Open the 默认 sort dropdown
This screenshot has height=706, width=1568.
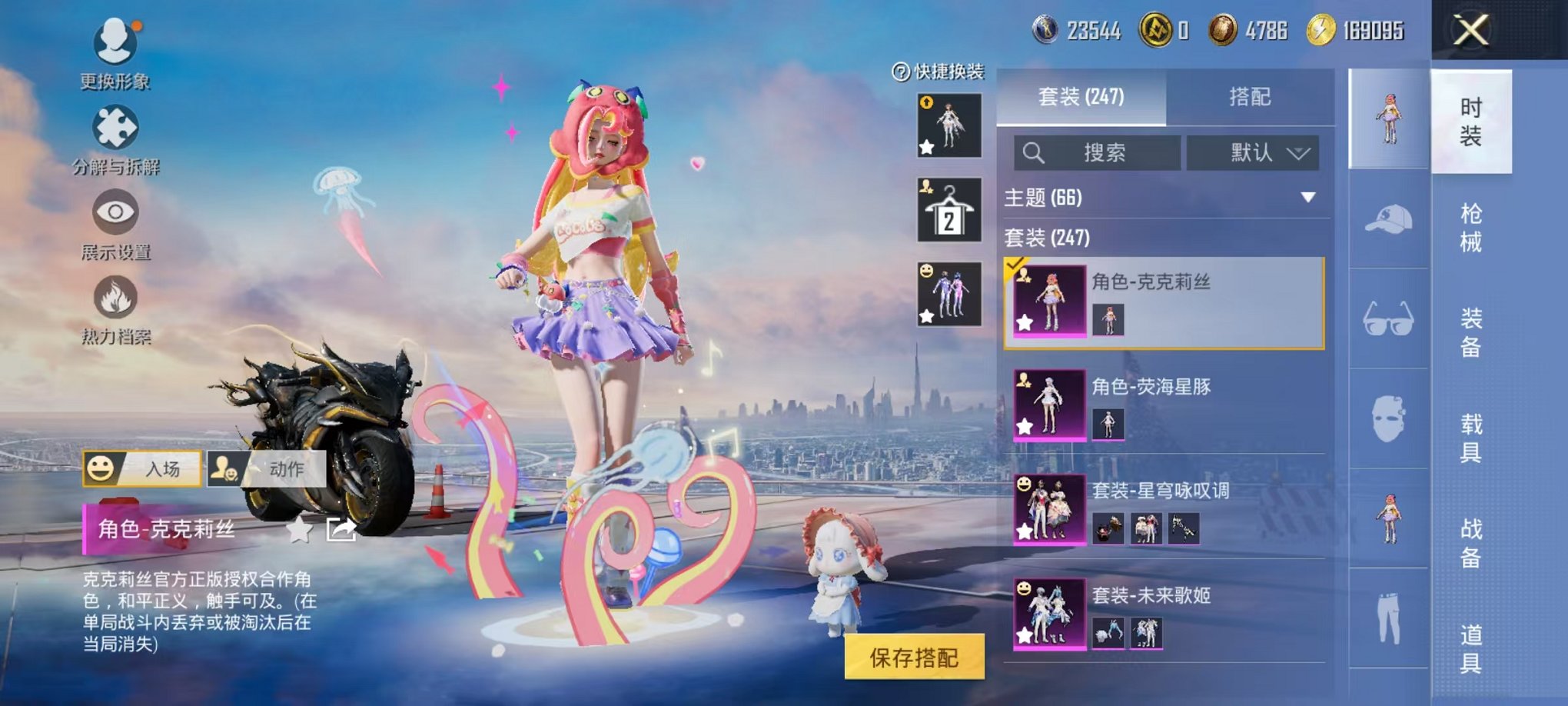(1253, 152)
